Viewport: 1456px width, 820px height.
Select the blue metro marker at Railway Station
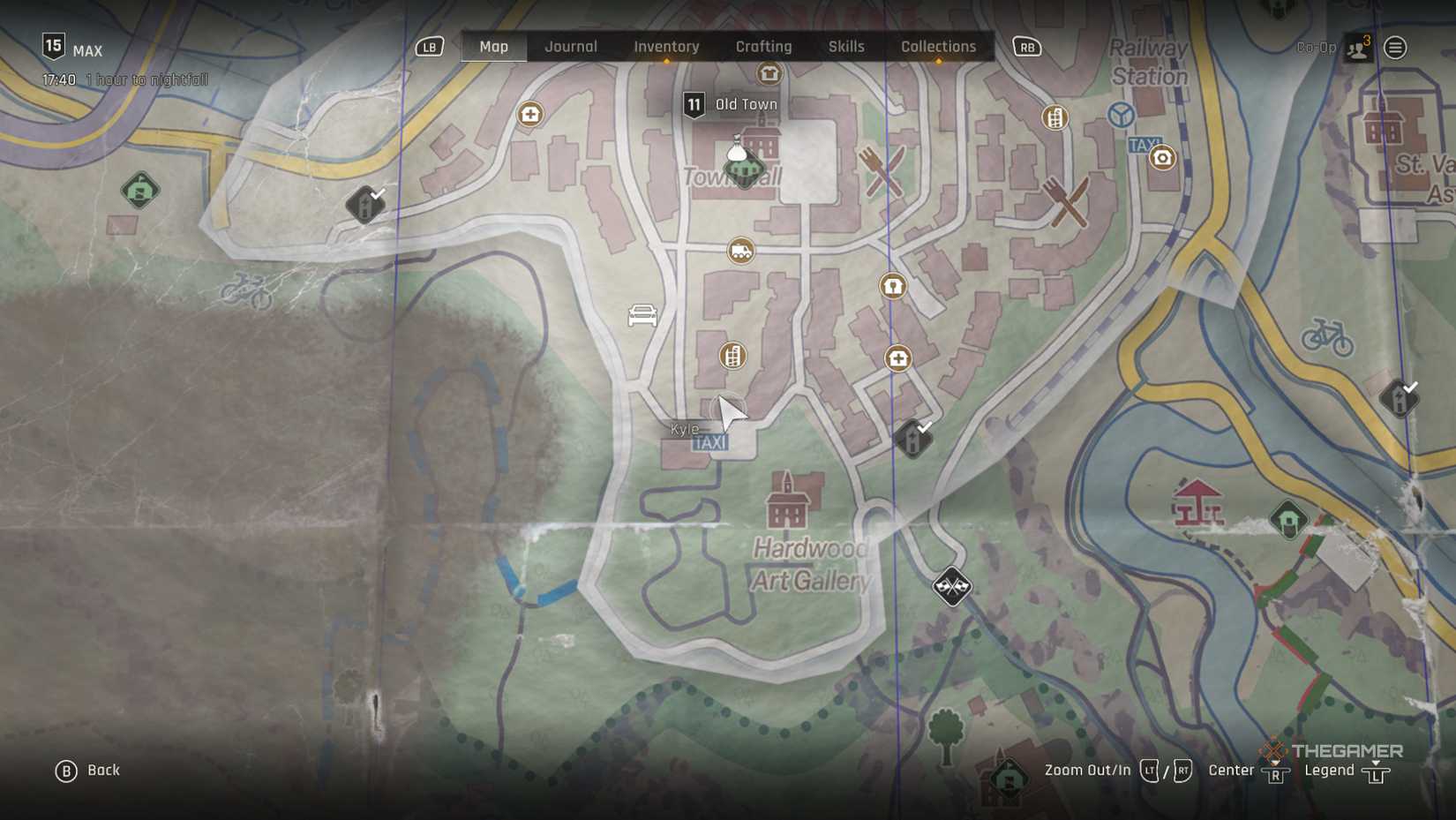coord(1121,115)
